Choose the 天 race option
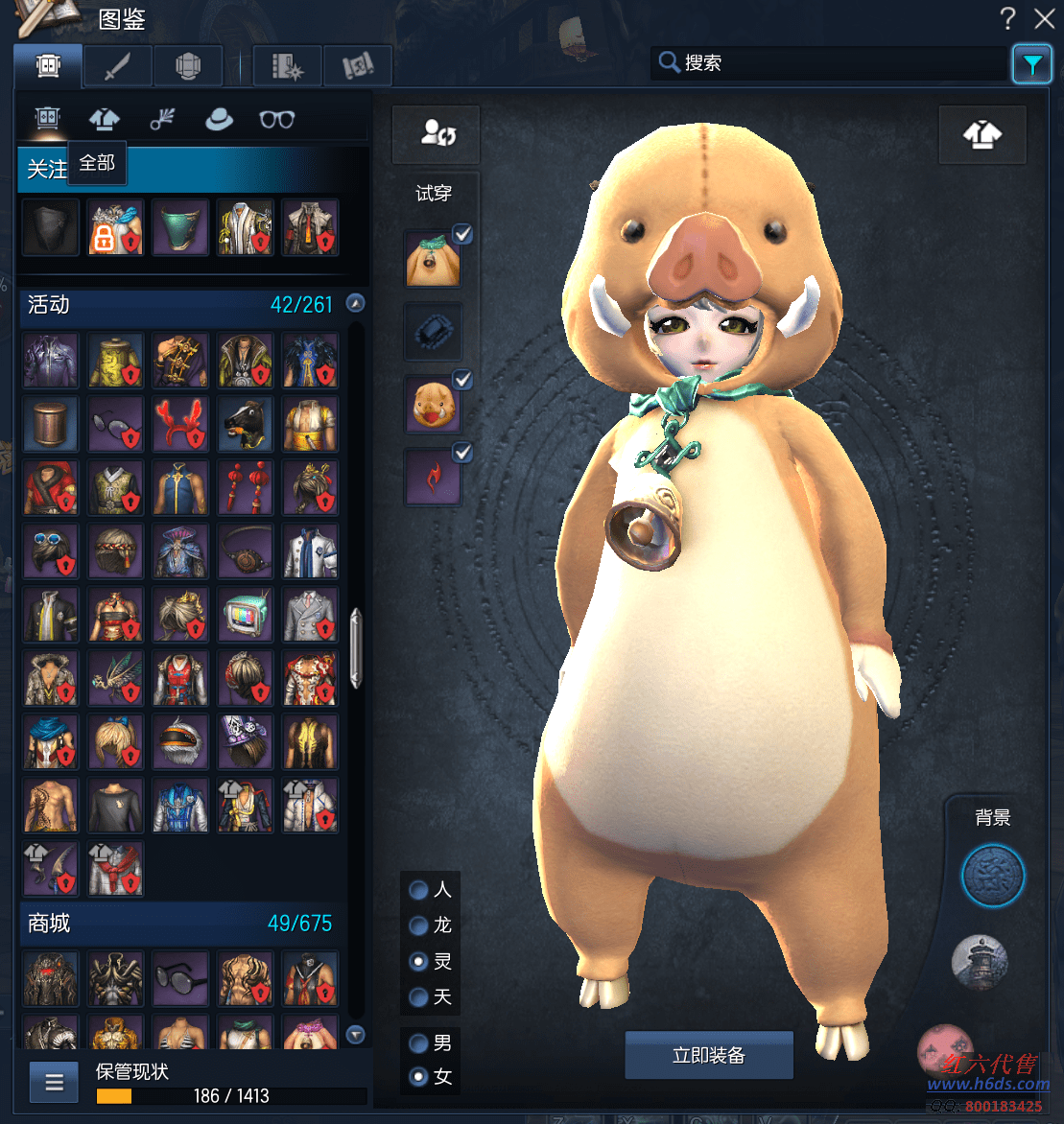The width and height of the screenshot is (1064, 1124). tap(419, 997)
